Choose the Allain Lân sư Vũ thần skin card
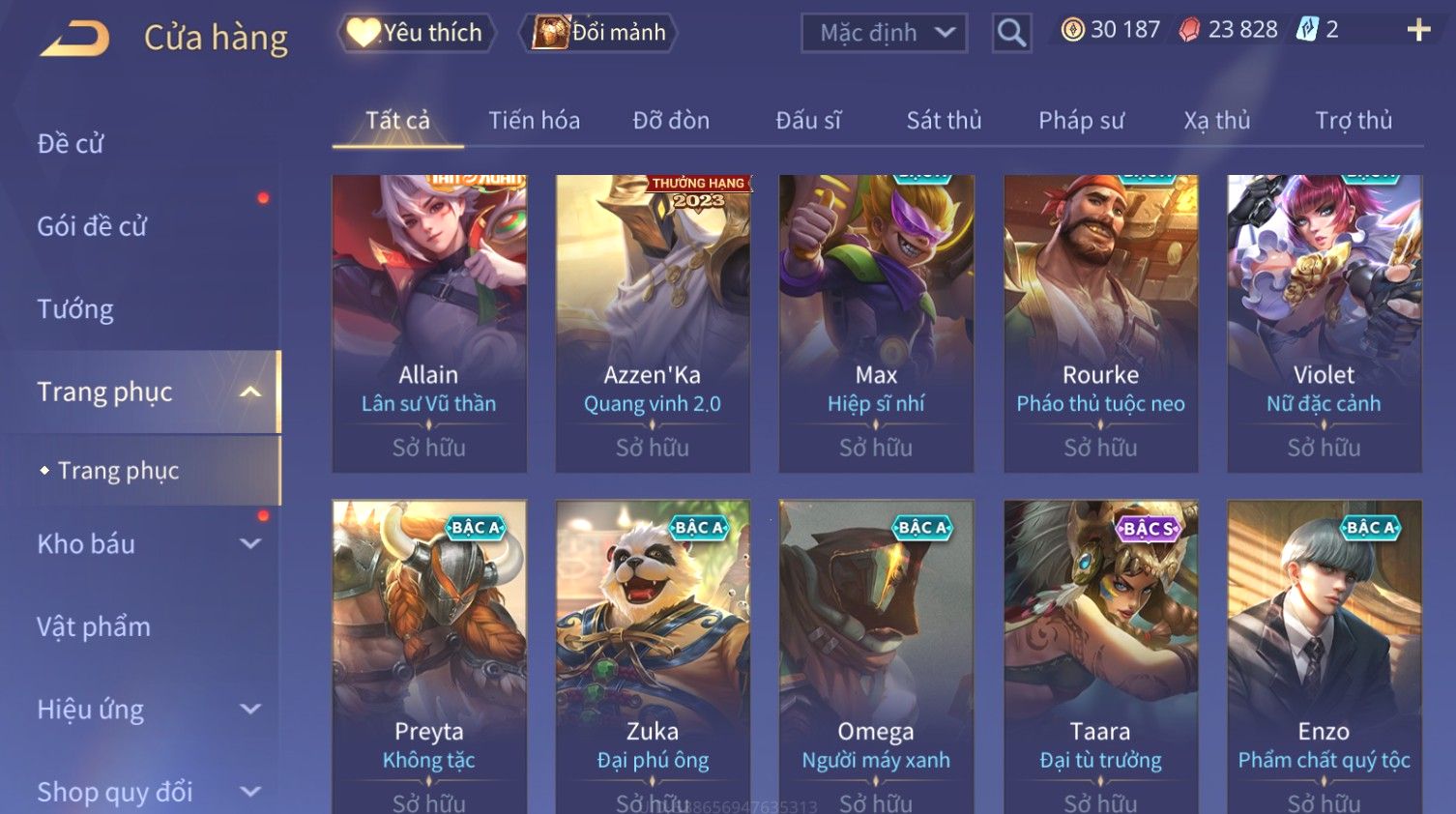This screenshot has height=814, width=1456. (429, 323)
